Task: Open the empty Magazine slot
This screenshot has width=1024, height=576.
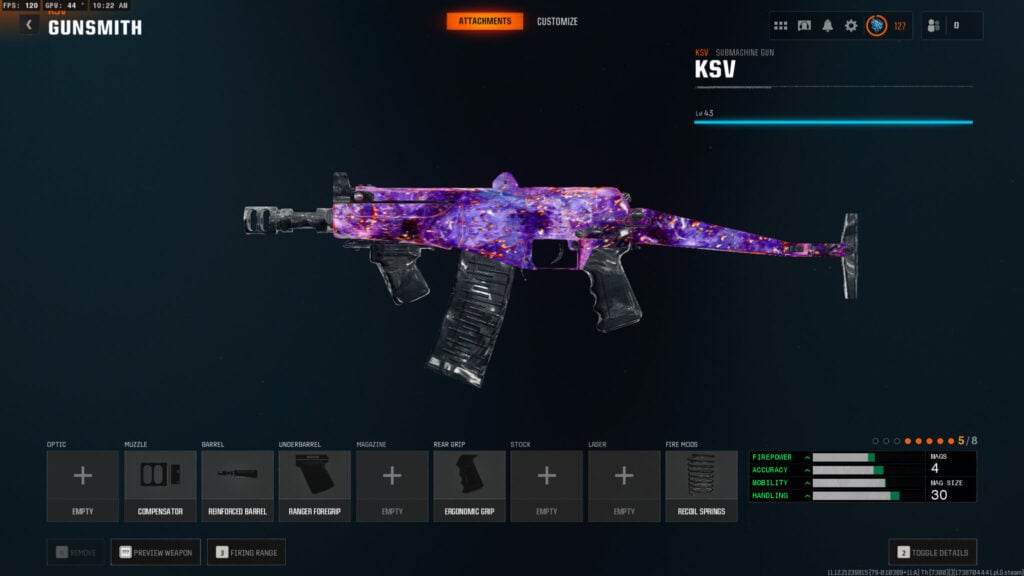Action: (x=392, y=485)
